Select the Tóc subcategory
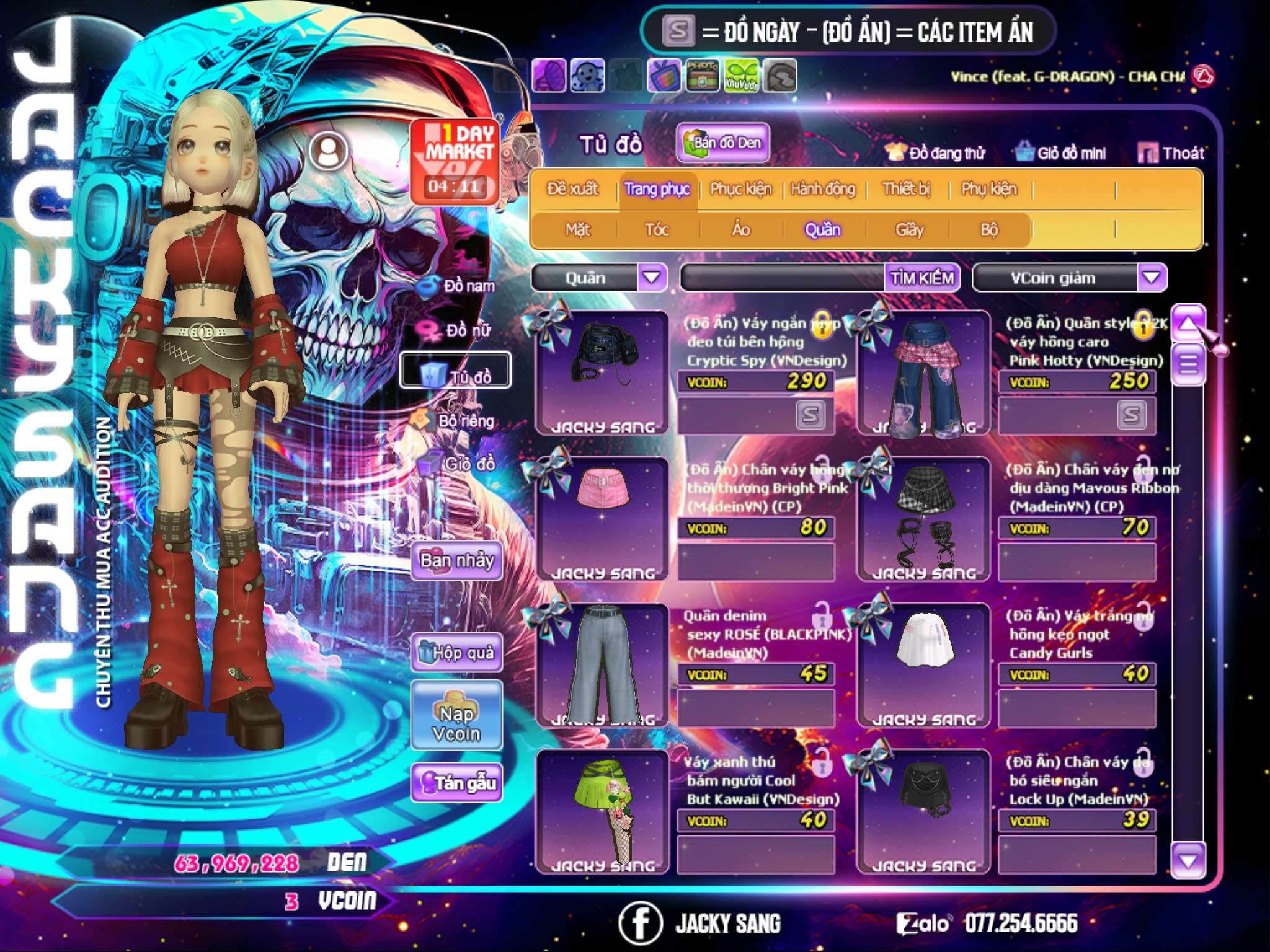1270x952 pixels. click(657, 230)
